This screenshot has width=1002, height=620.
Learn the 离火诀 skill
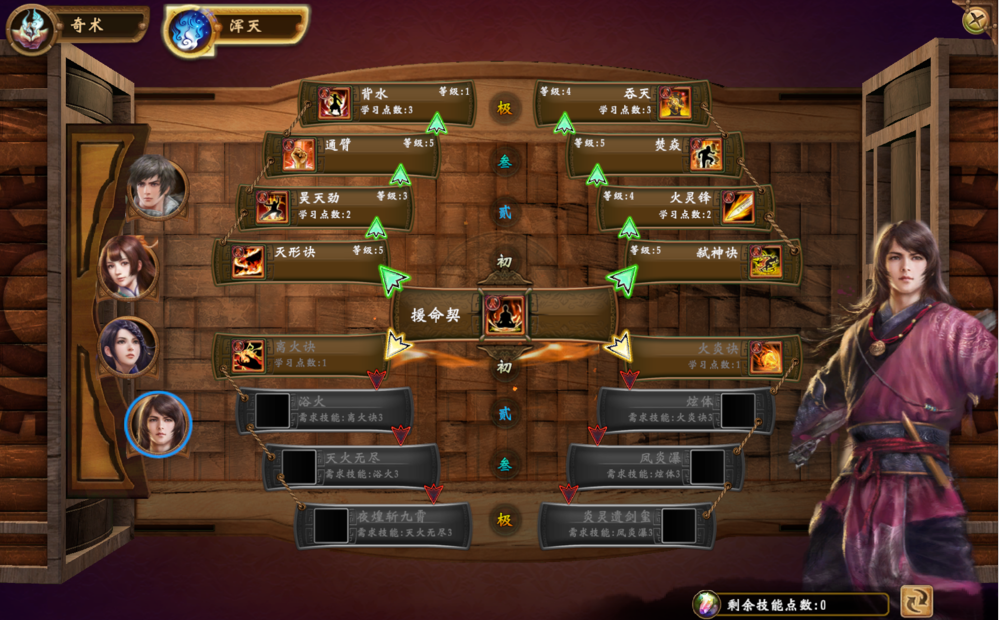click(300, 355)
